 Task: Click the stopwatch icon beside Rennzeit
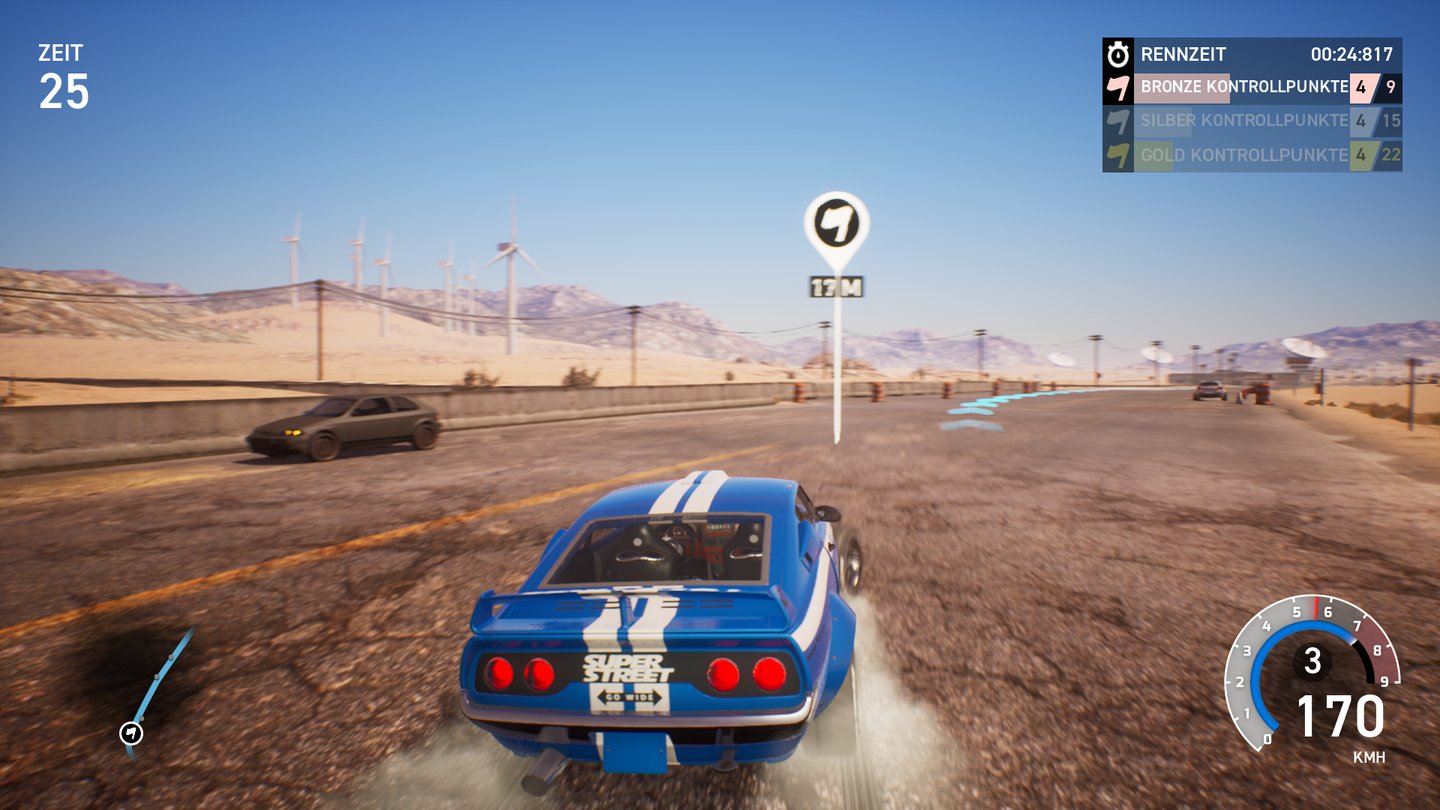tap(1117, 54)
